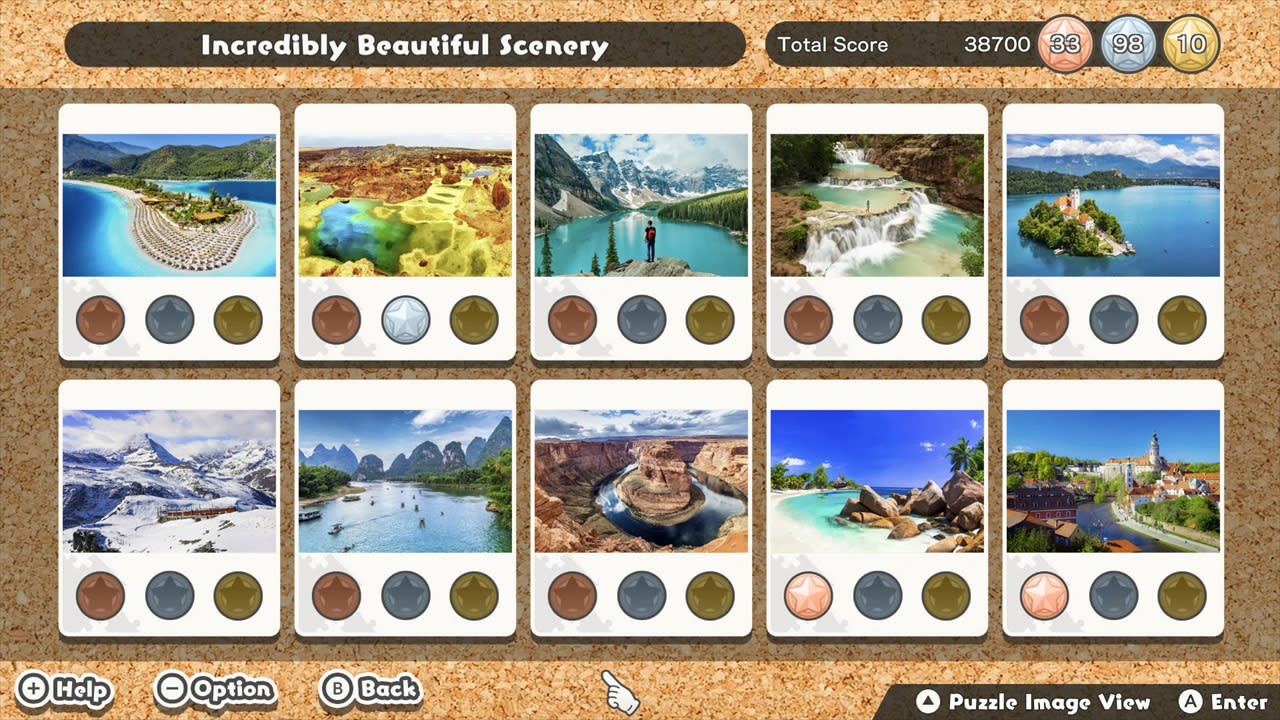Click the Incredibly Beautiful Scenery title banner
1280x720 pixels.
pyautogui.click(x=405, y=45)
